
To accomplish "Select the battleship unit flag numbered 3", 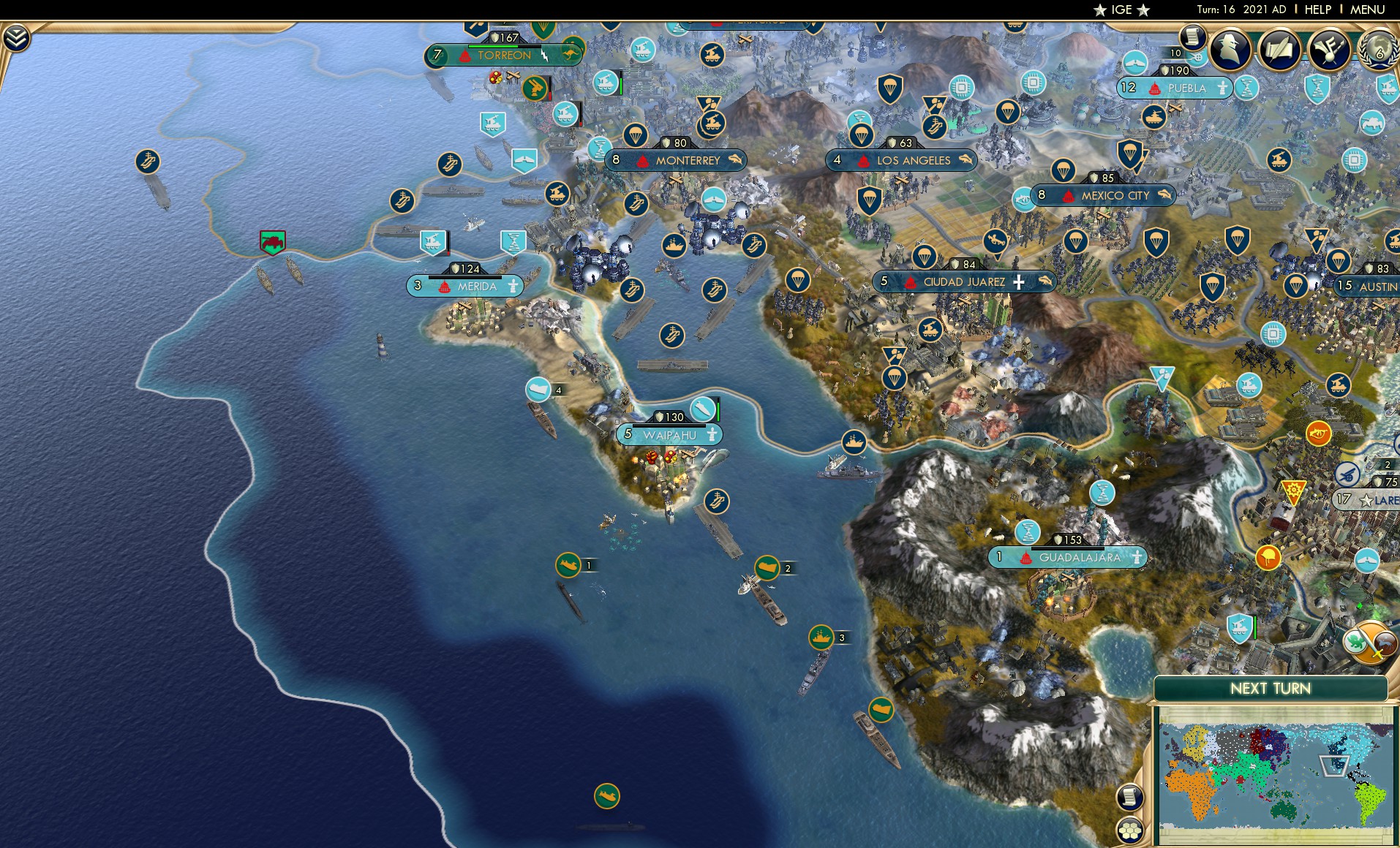I will point(823,637).
